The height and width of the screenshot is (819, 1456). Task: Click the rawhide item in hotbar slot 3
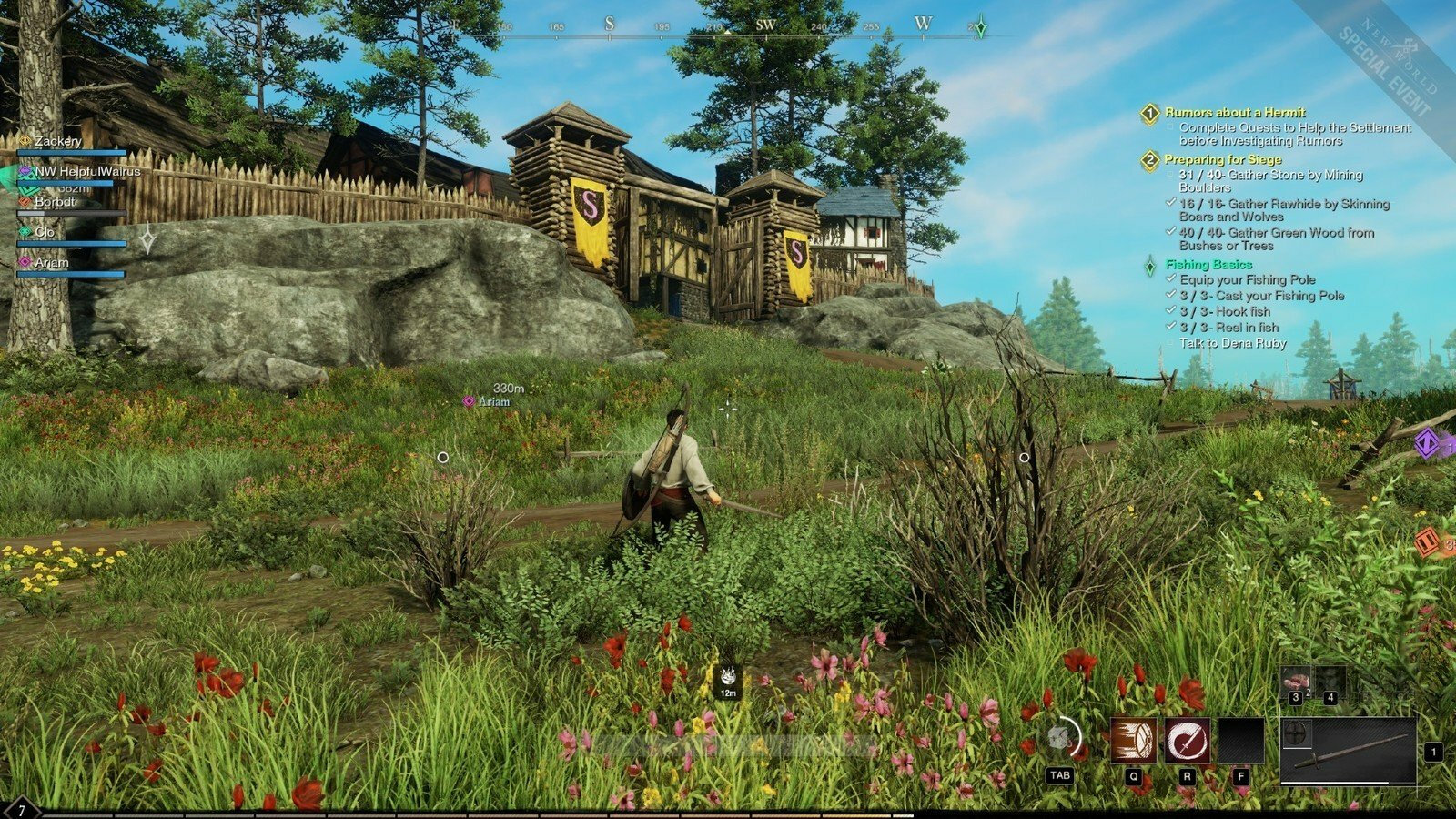point(1297,681)
